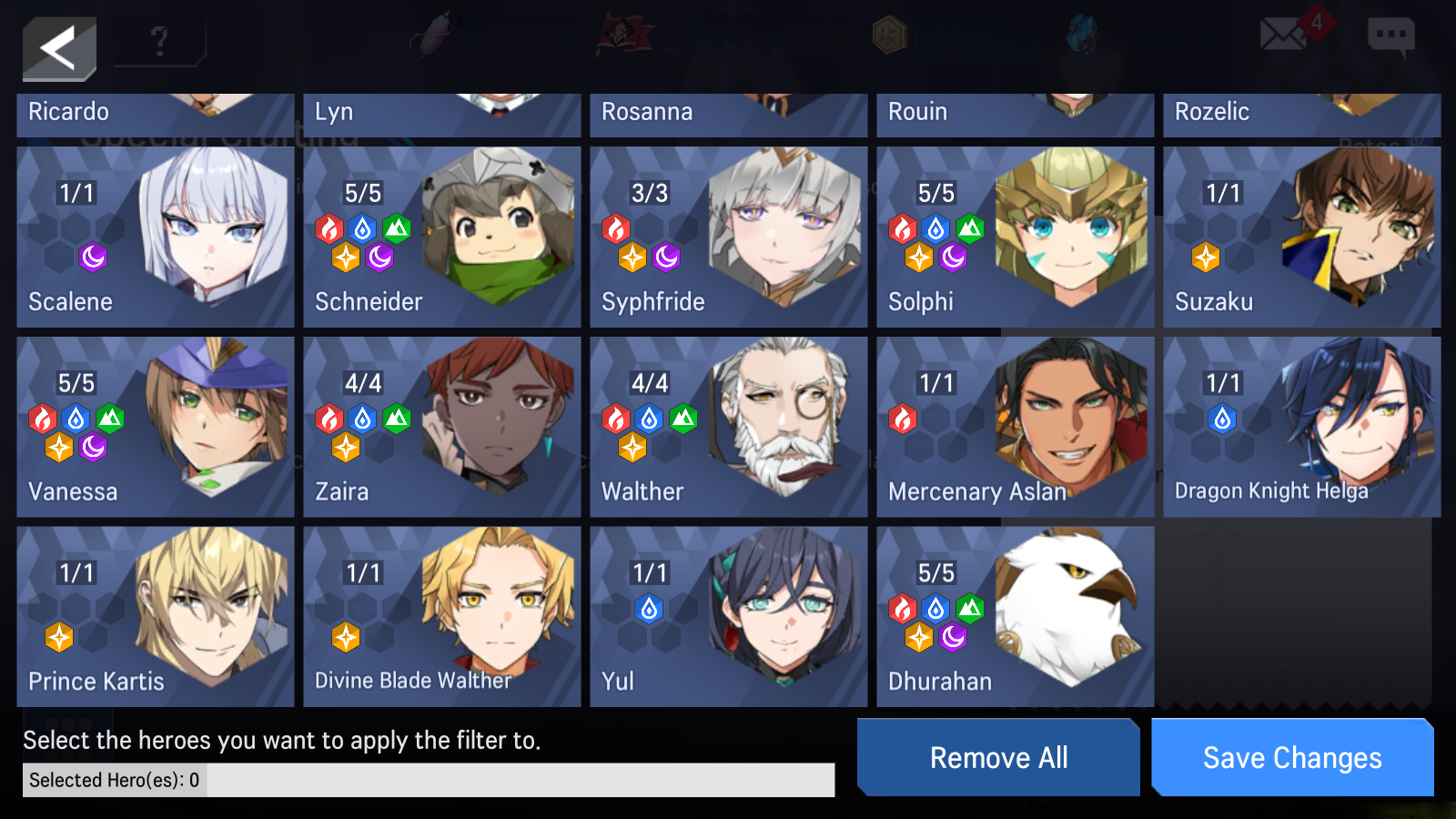This screenshot has height=819, width=1456.
Task: Select the Rosanna hero tile
Action: tap(729, 115)
